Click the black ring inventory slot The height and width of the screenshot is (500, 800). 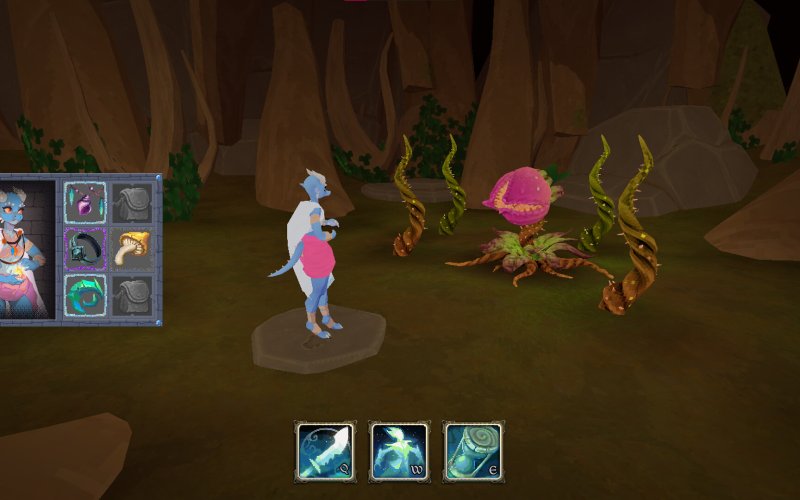coord(85,249)
